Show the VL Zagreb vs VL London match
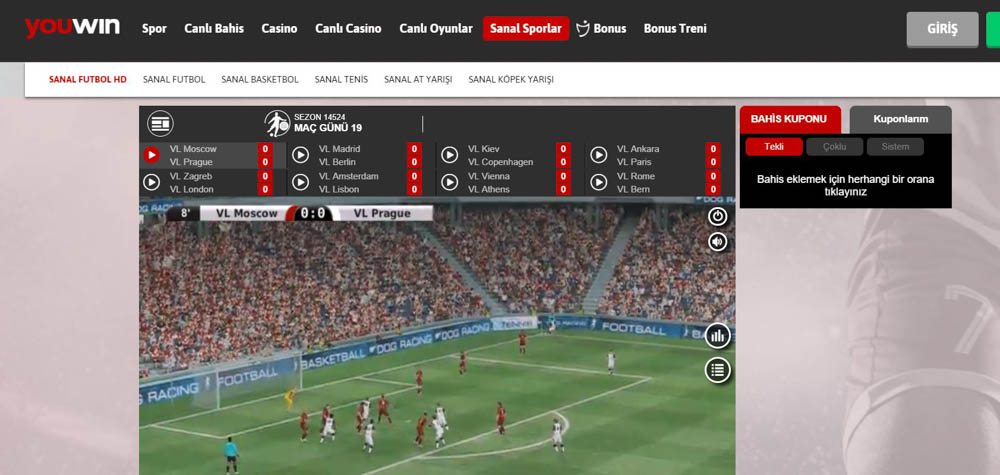 point(152,182)
